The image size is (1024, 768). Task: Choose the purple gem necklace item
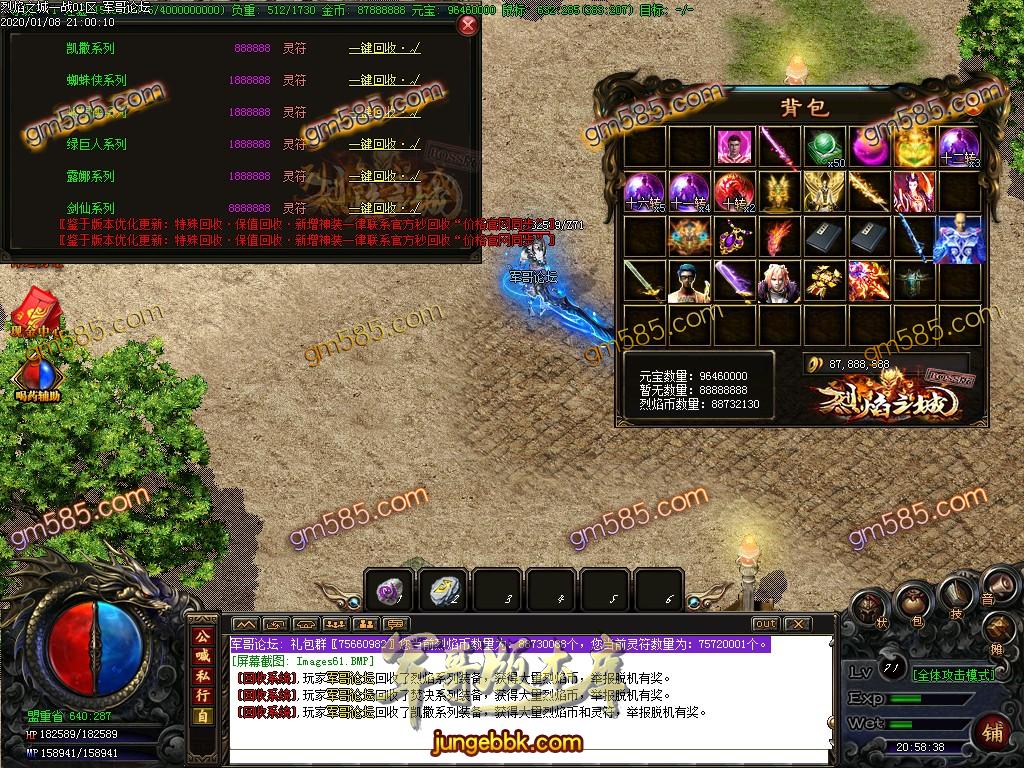(732, 237)
